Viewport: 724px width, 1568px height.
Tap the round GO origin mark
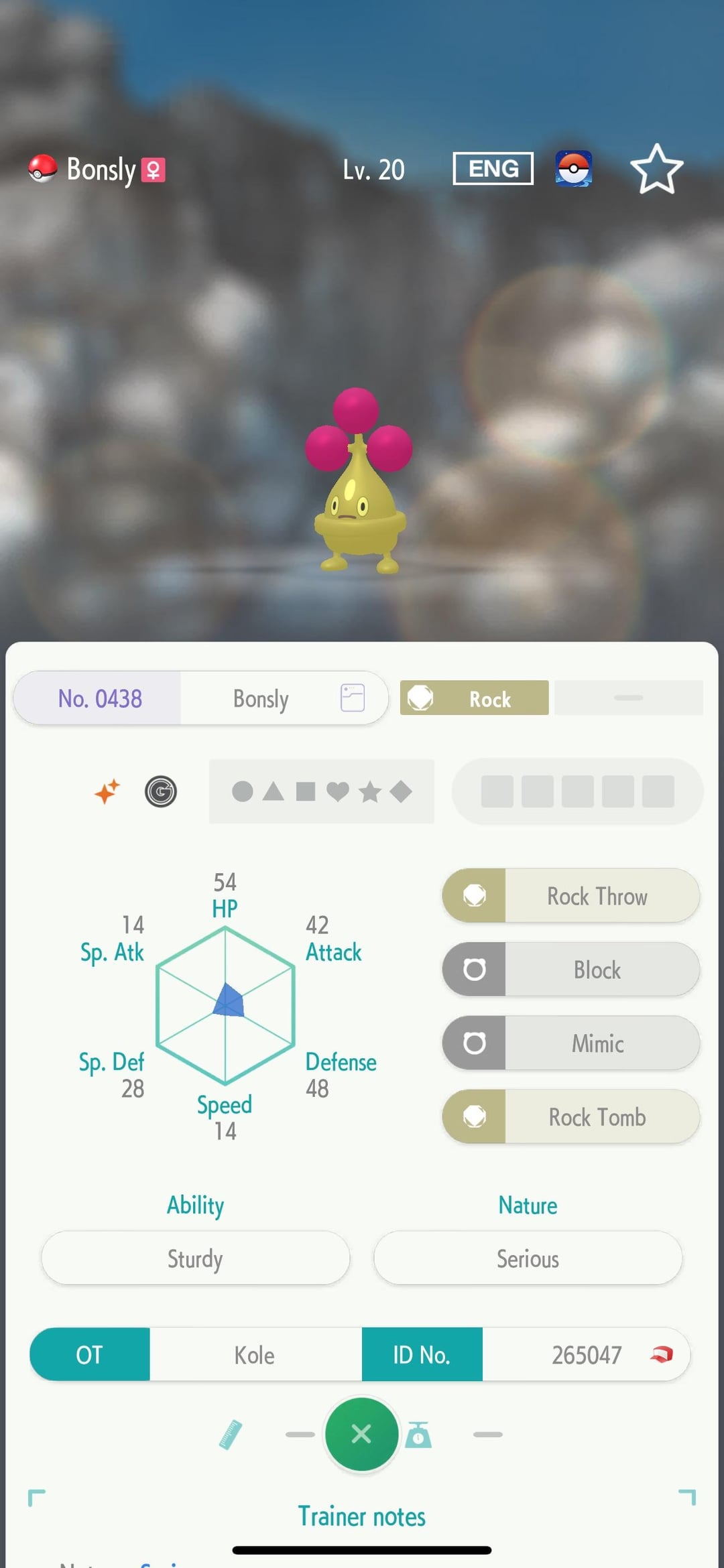point(161,791)
